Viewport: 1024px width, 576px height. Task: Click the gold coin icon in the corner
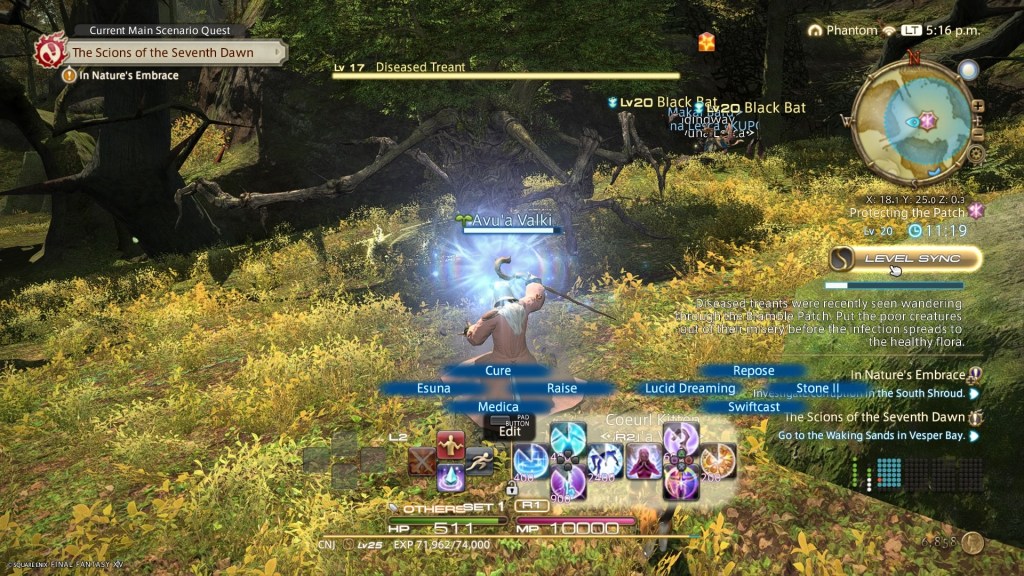[971, 542]
